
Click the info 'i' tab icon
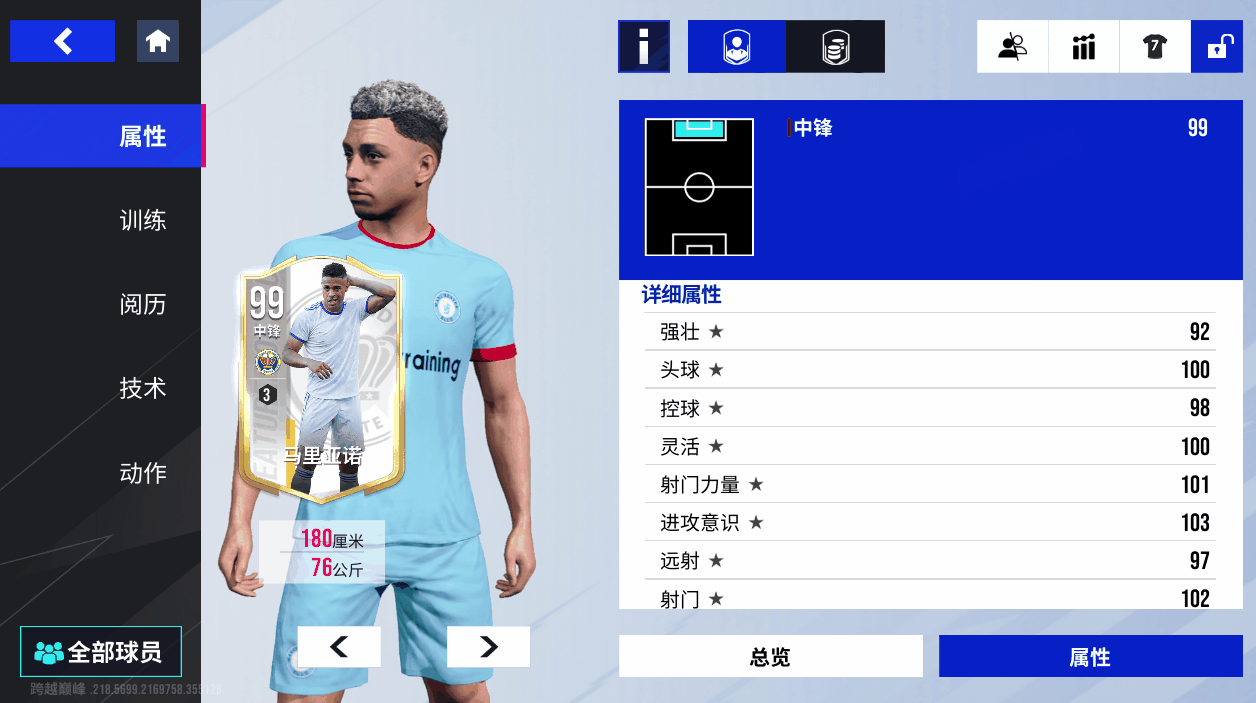pyautogui.click(x=643, y=46)
